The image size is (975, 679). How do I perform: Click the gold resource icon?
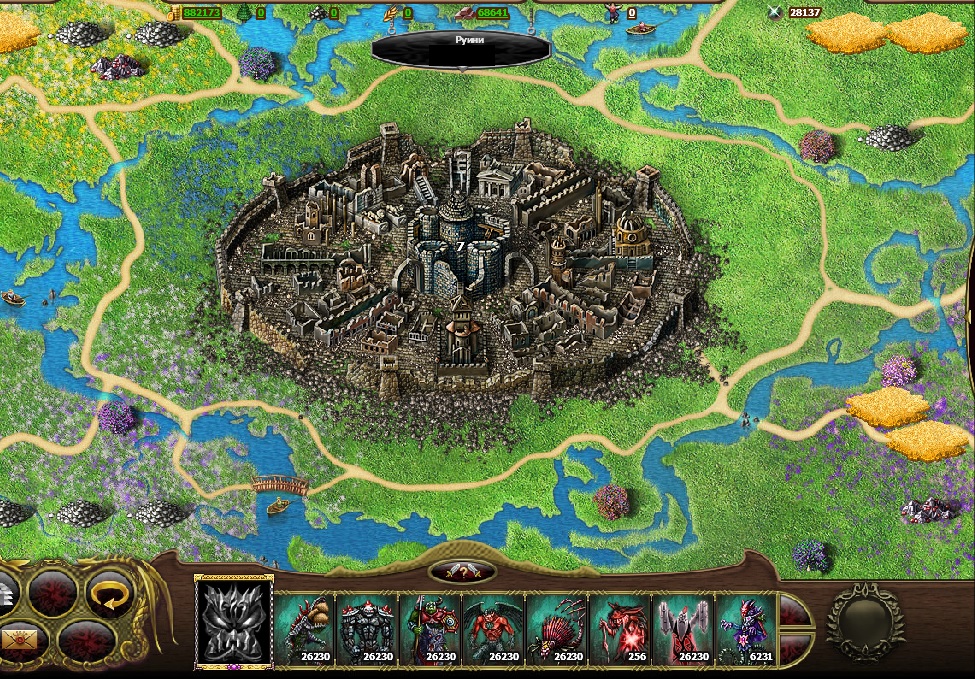(x=174, y=12)
